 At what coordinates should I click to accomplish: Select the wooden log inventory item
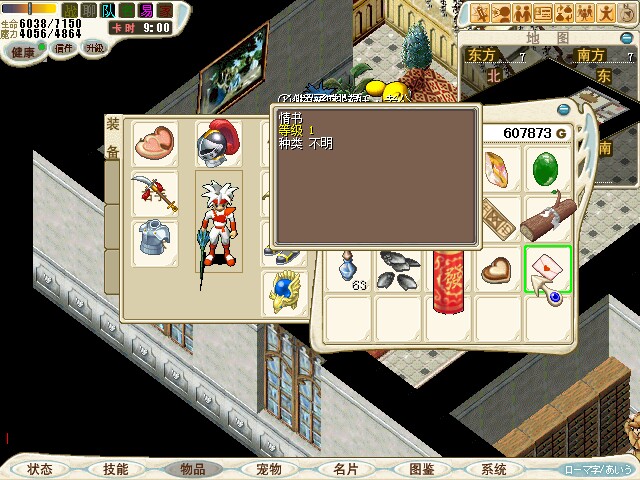coord(547,216)
